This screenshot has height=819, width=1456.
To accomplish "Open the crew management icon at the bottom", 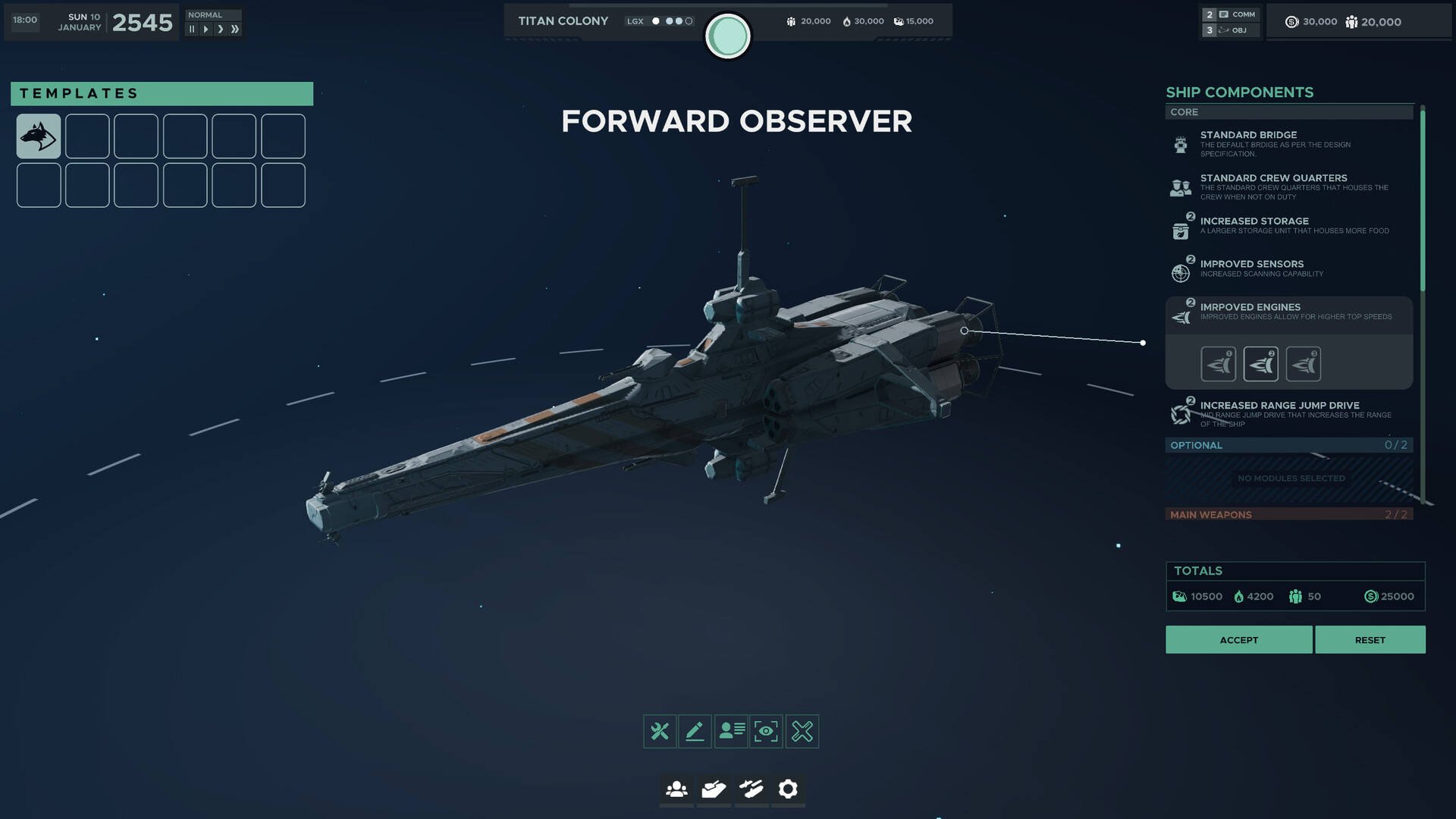I will 676,789.
